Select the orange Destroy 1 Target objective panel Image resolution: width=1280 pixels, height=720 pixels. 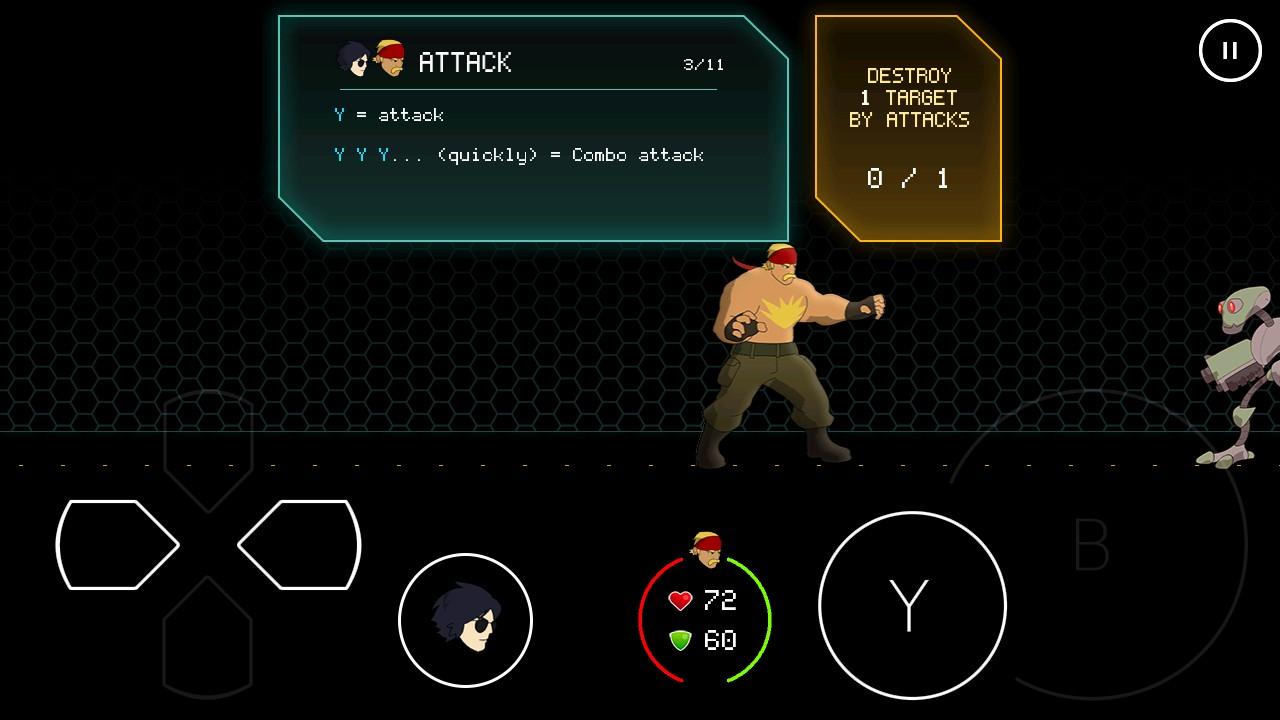[908, 128]
